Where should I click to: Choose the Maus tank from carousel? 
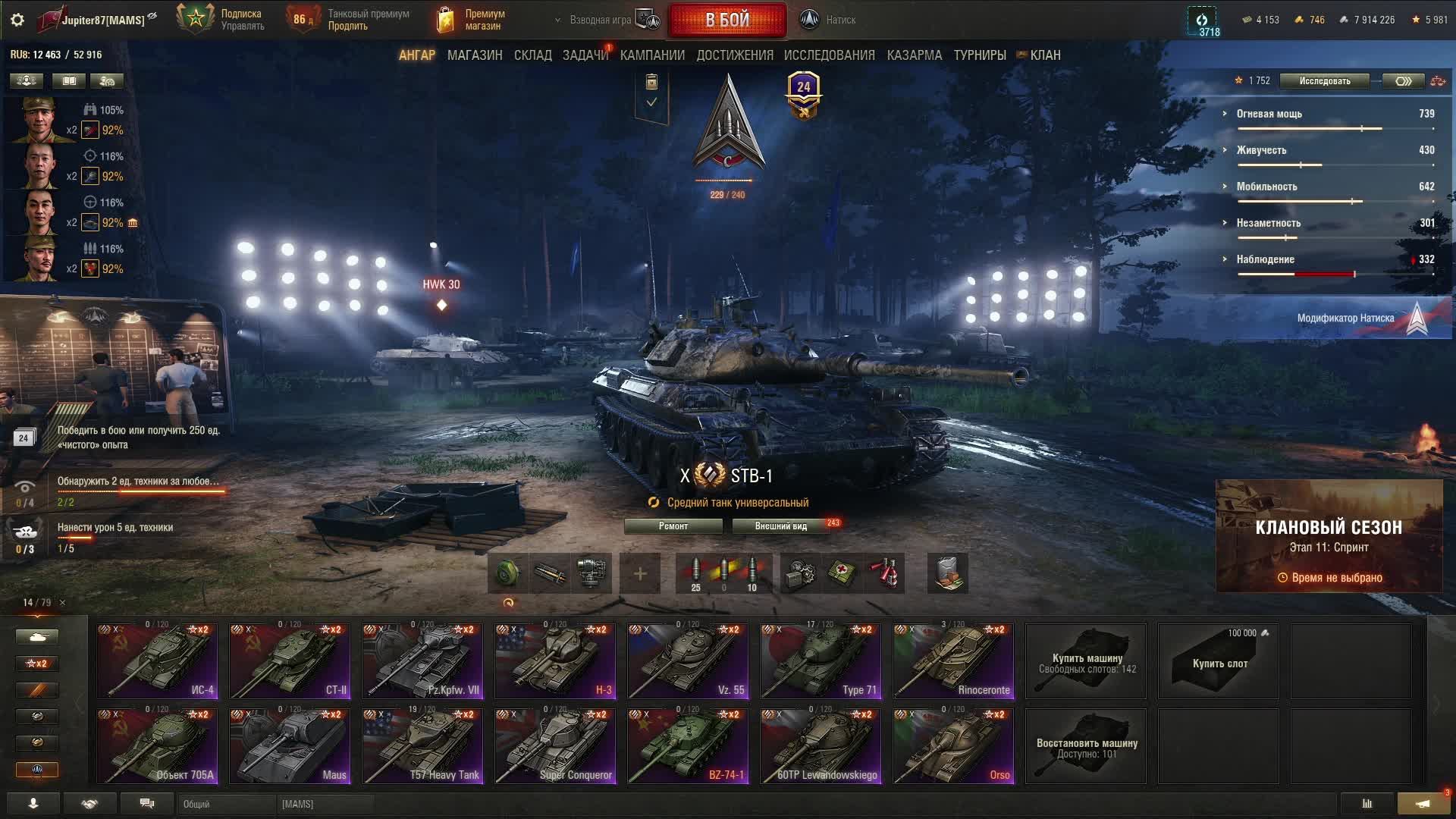coord(290,745)
